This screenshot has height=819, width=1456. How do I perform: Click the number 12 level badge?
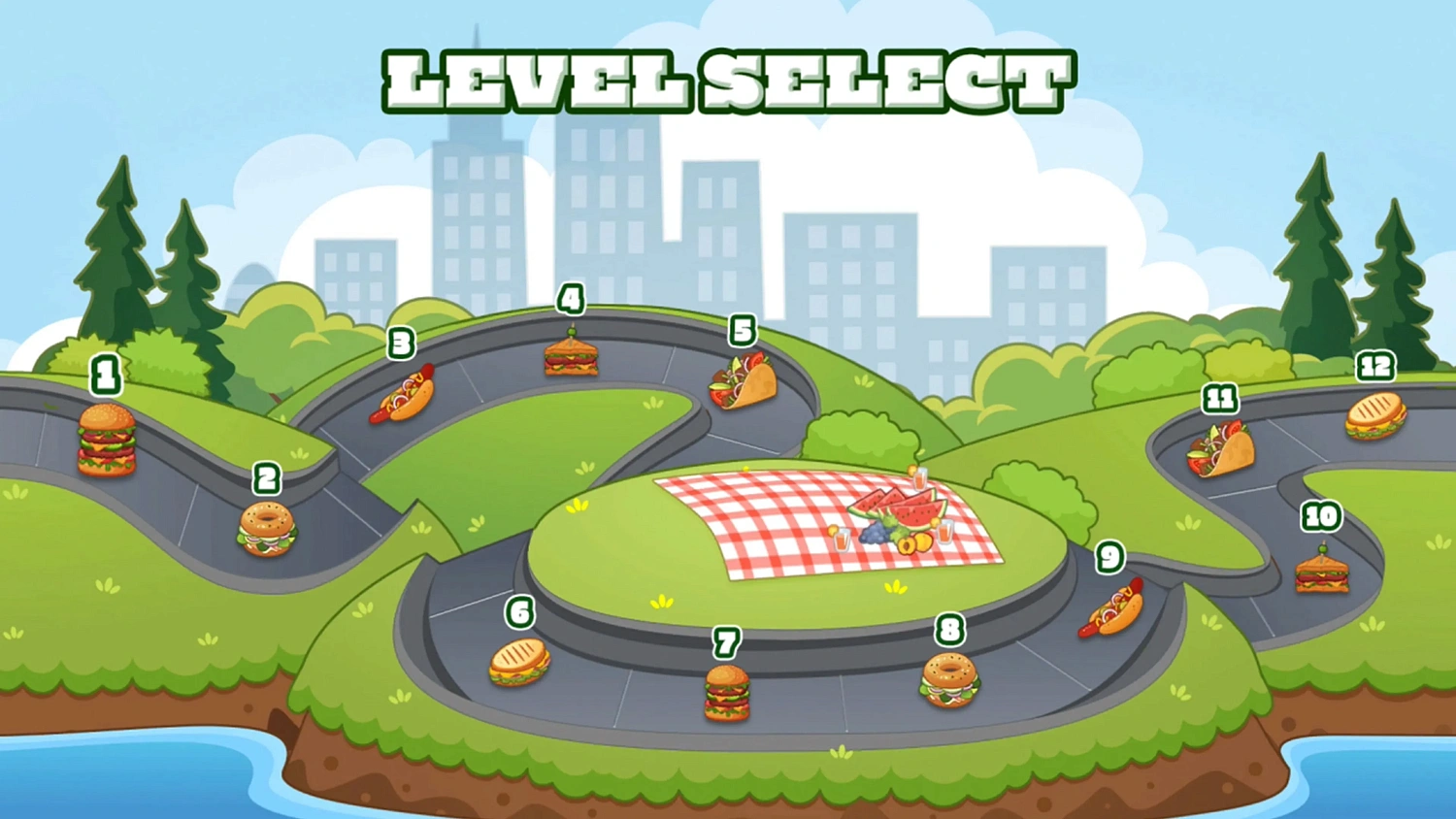point(1375,367)
